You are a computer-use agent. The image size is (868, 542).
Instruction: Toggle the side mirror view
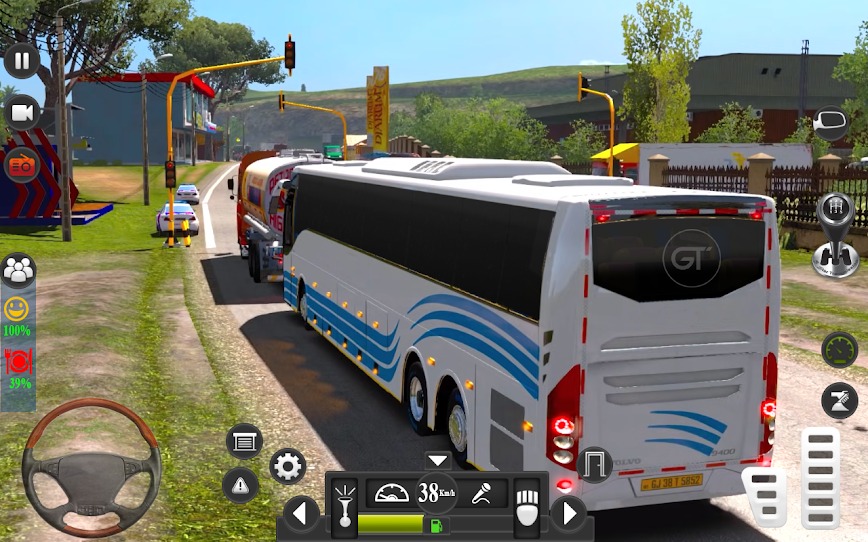tap(831, 124)
